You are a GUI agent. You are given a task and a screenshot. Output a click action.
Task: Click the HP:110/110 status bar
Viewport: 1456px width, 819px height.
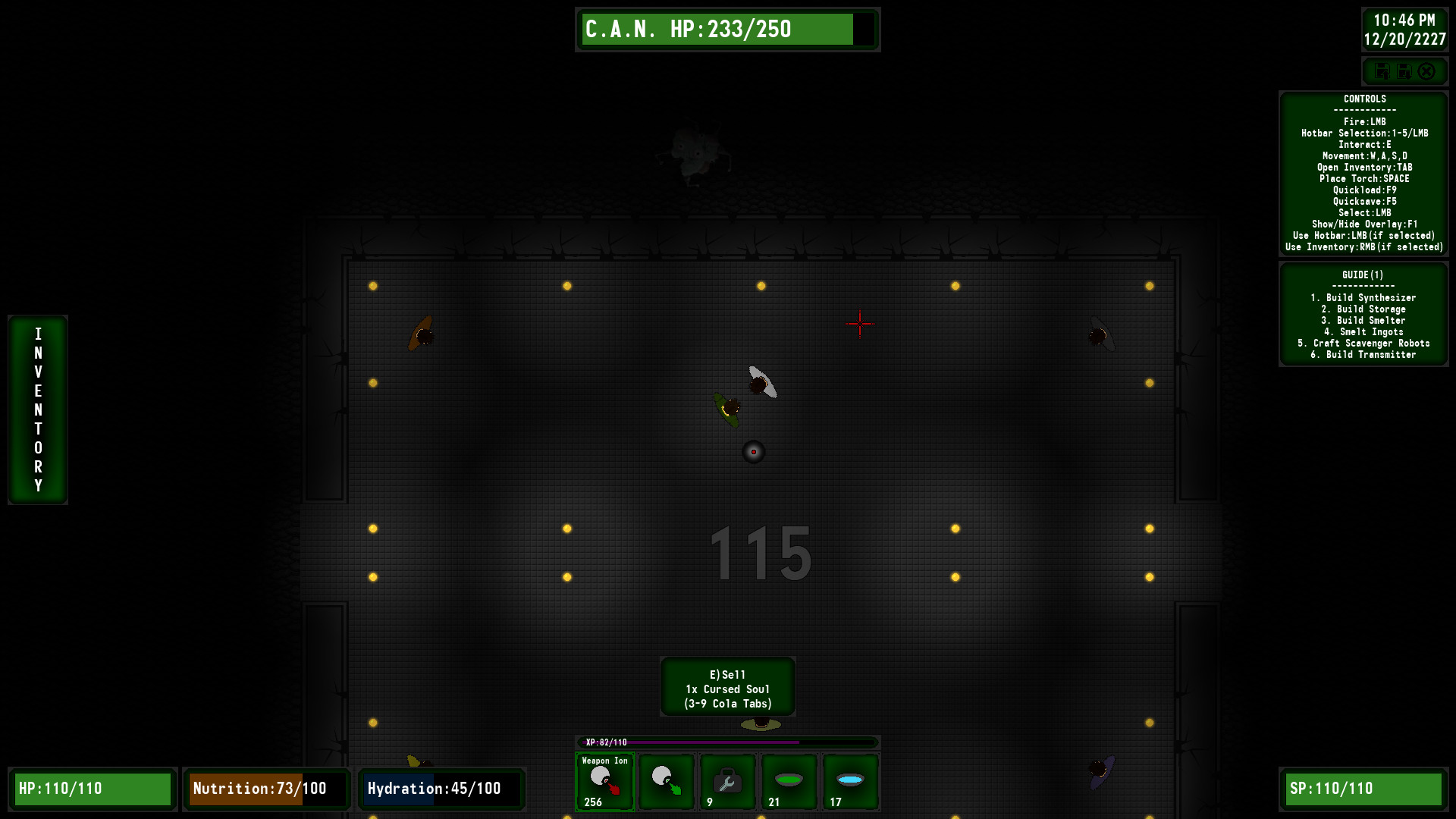pyautogui.click(x=93, y=789)
